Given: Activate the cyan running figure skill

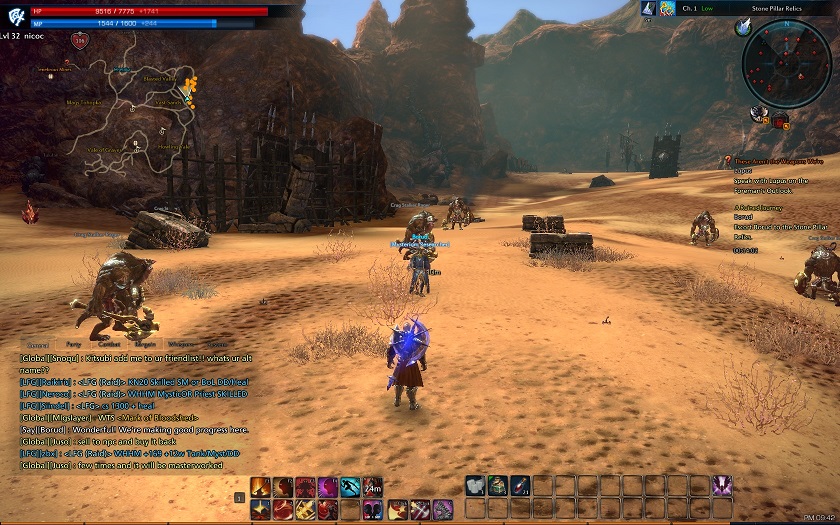Looking at the screenshot, I should click(x=349, y=487).
